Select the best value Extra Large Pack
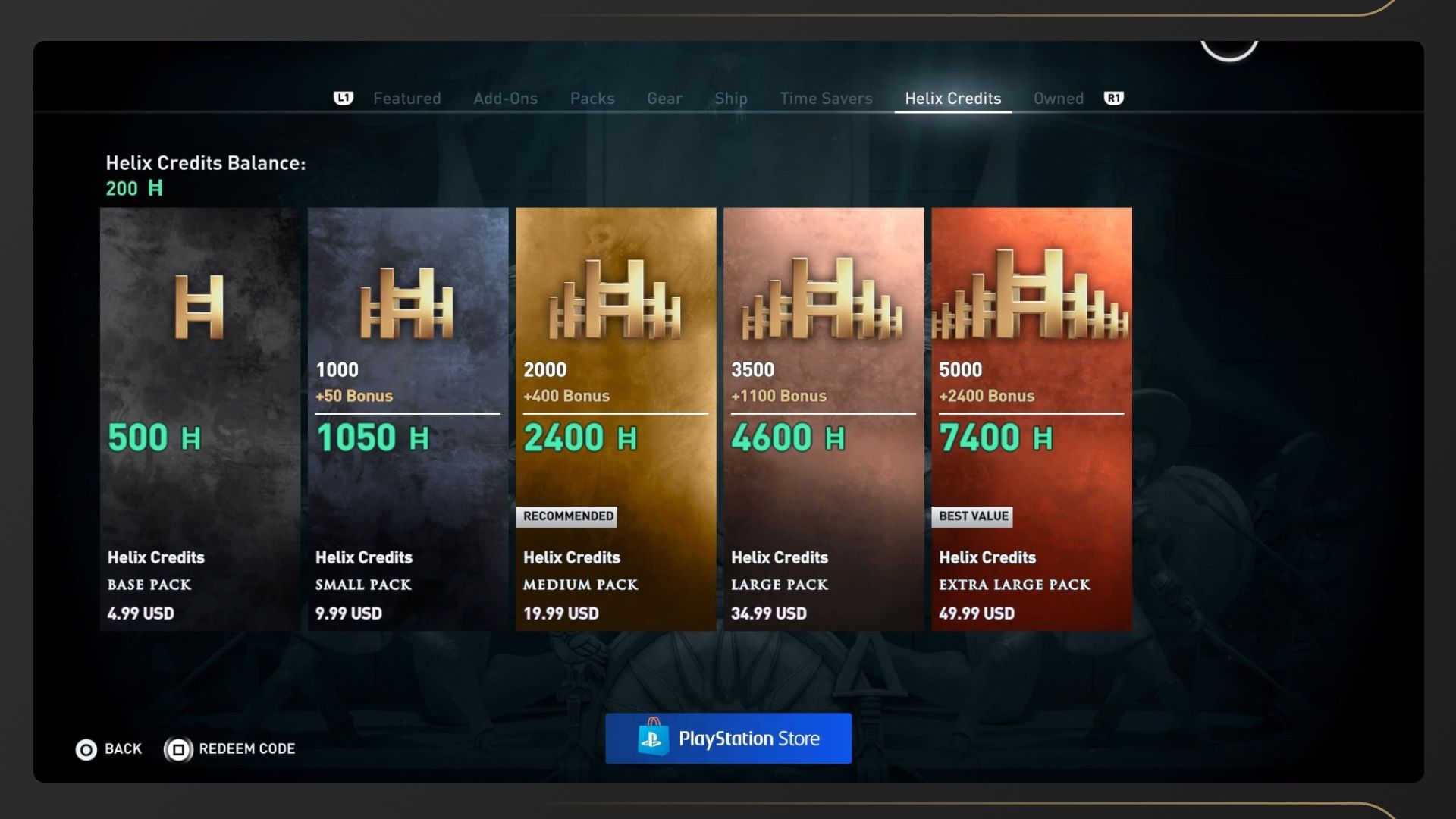Screen dimensions: 1456x819 coord(1031,419)
